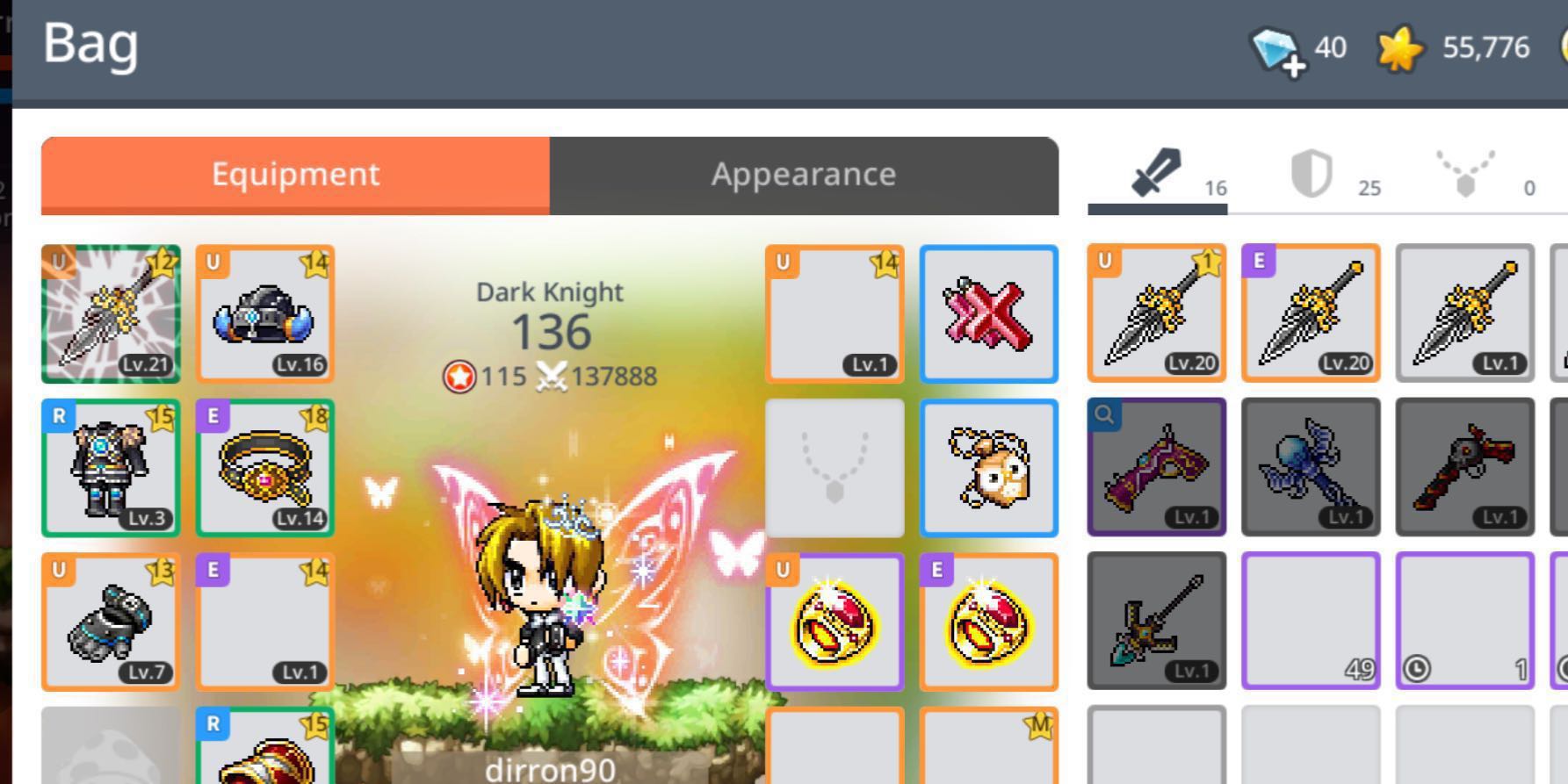Viewport: 1568px width, 784px height.
Task: Select the shield category icon
Action: (1309, 173)
